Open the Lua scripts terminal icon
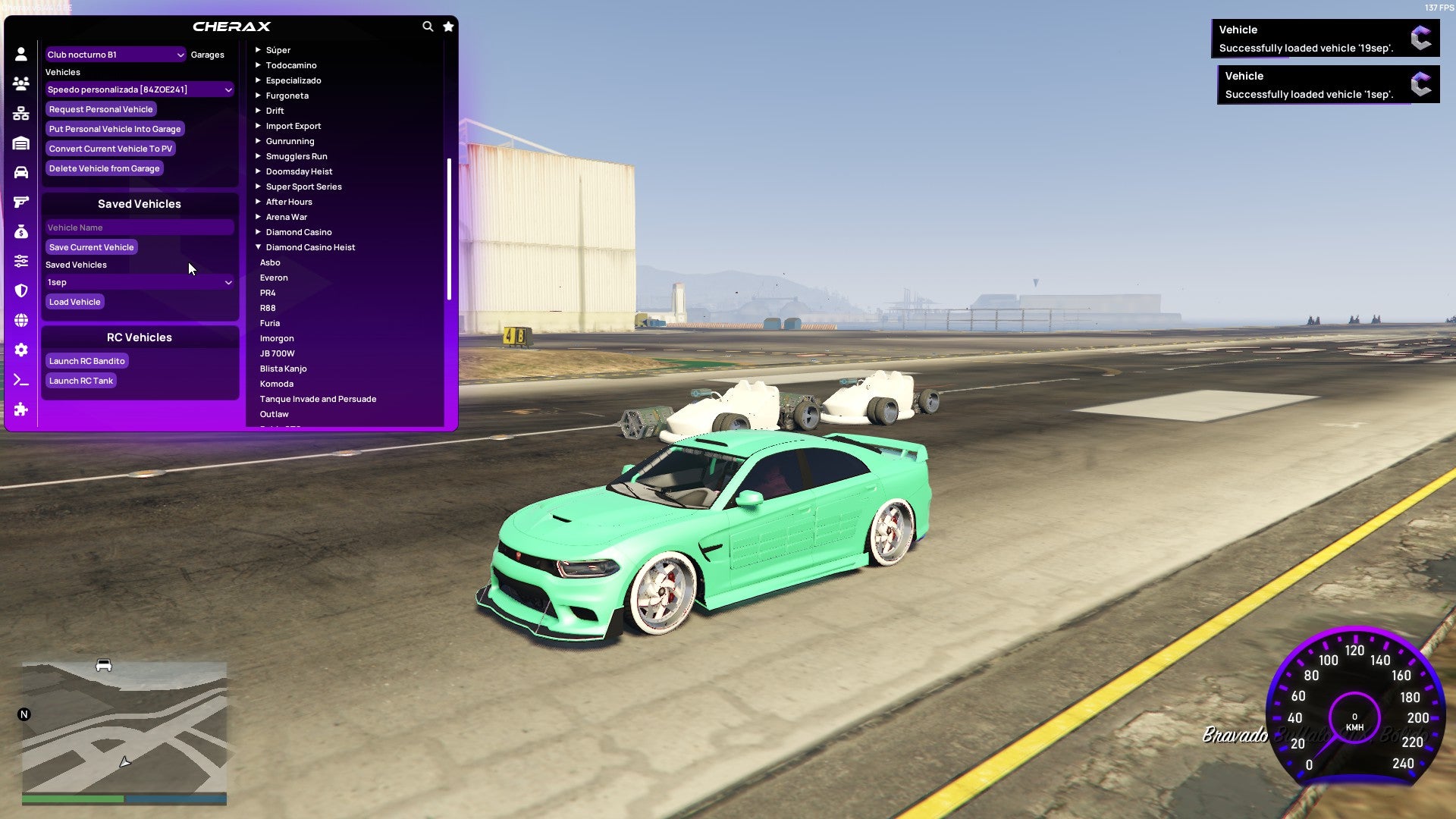 click(20, 380)
